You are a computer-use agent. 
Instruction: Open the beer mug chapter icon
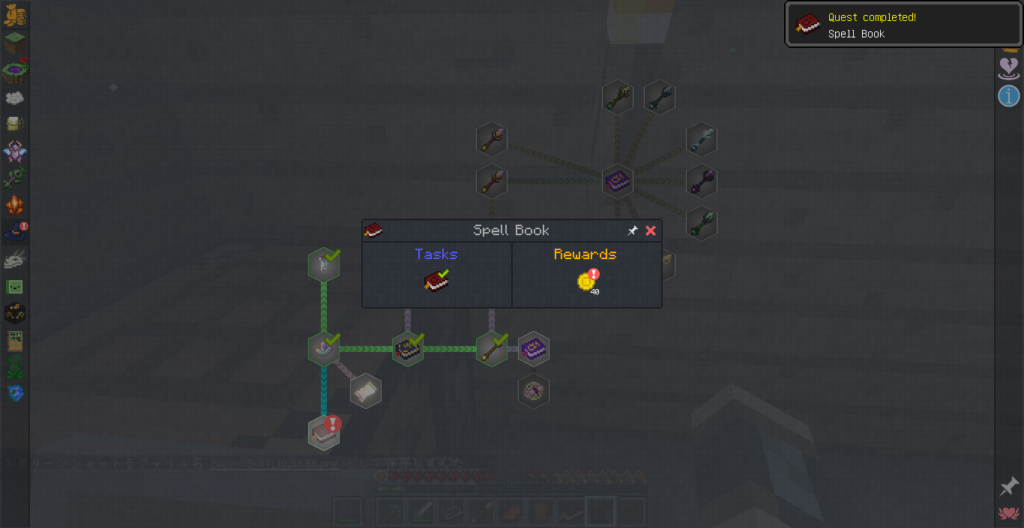tap(15, 124)
